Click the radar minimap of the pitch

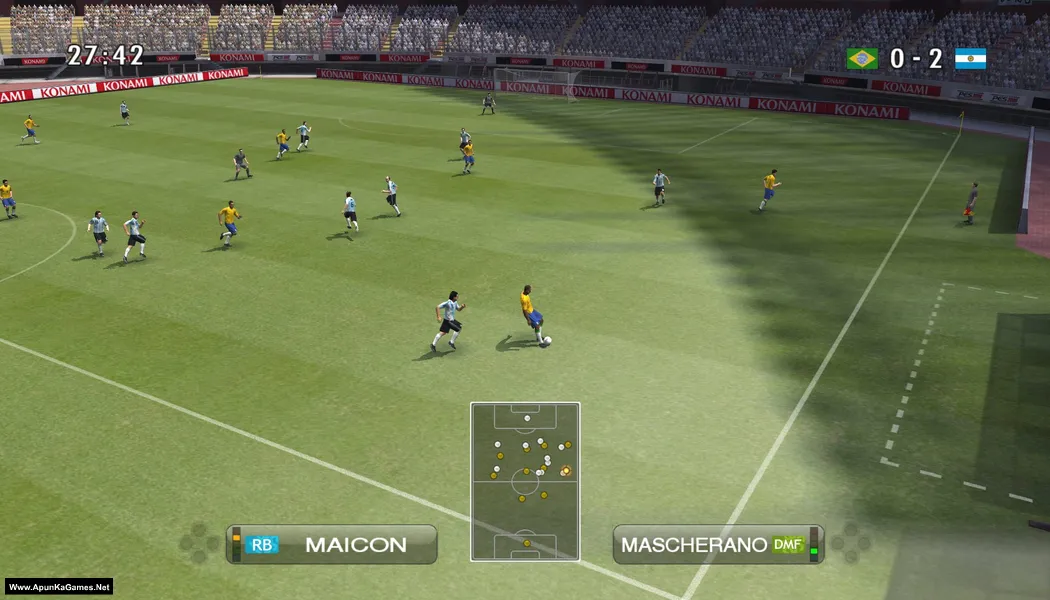(x=525, y=481)
